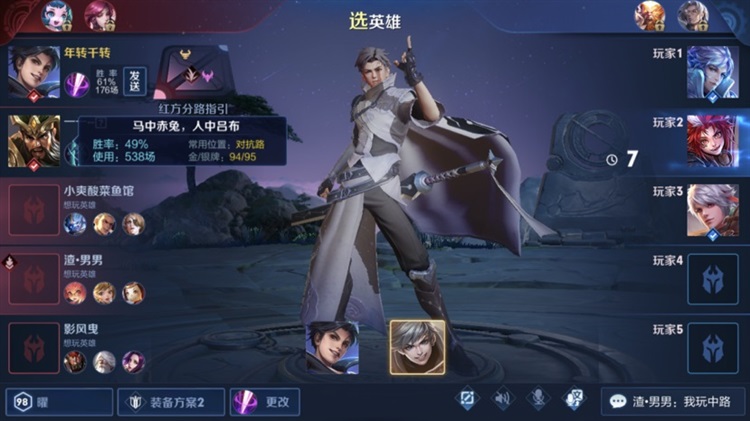Viewport: 750px width, 421px height.
Task: View 玩家3's white-haired hero portrait
Action: (712, 210)
